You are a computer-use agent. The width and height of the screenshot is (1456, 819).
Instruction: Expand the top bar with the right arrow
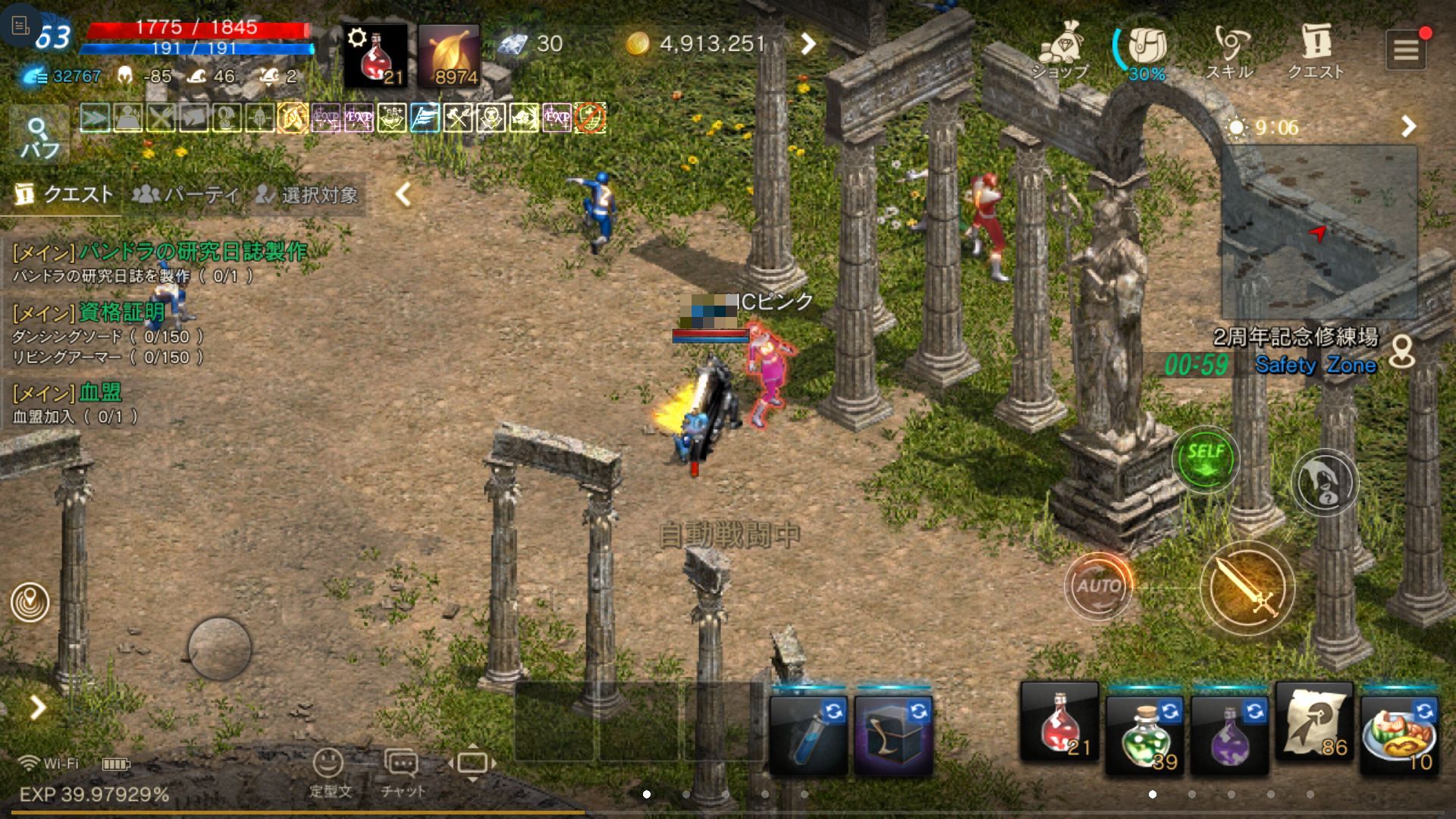pos(808,44)
